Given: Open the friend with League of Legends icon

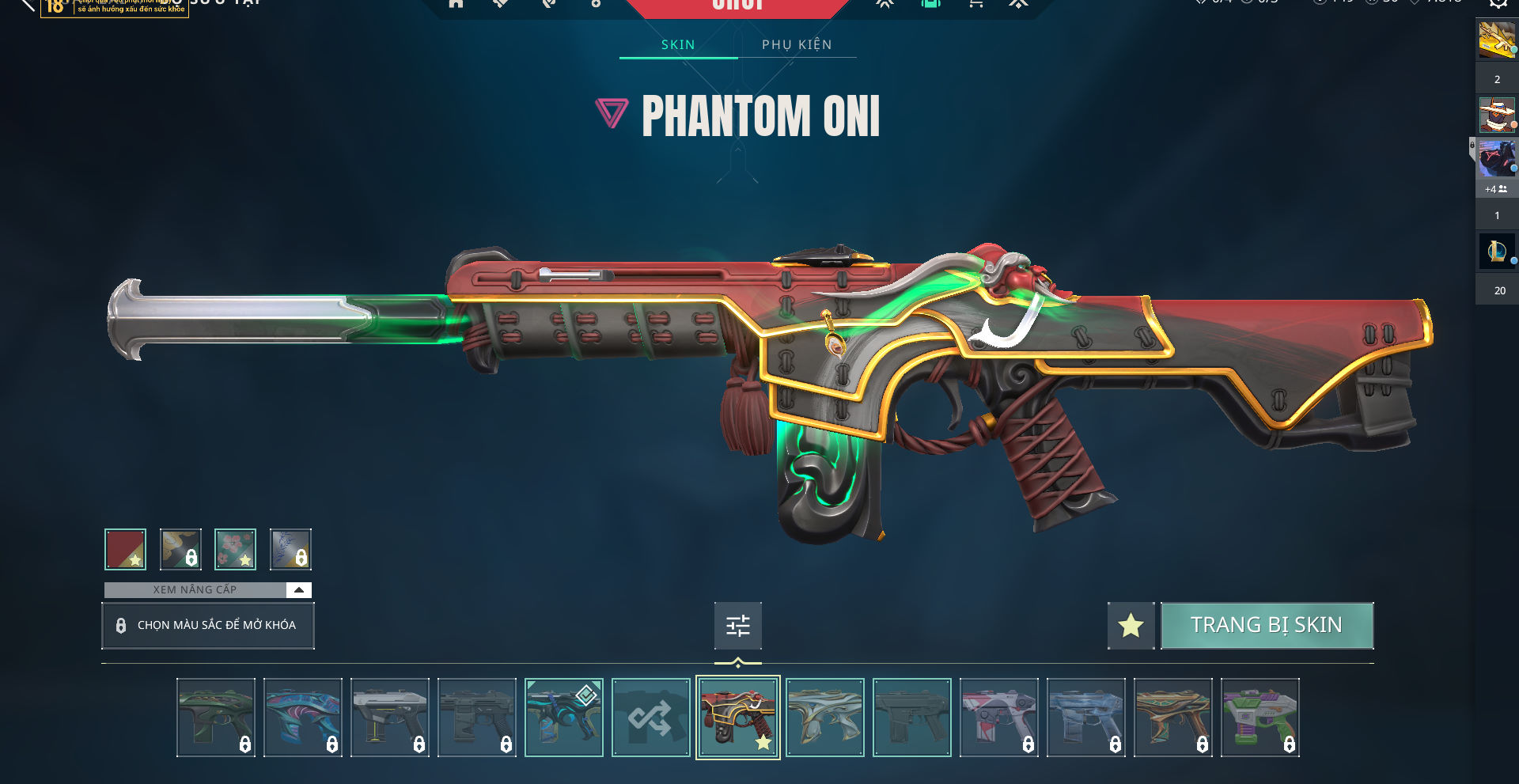Looking at the screenshot, I should click(x=1496, y=252).
